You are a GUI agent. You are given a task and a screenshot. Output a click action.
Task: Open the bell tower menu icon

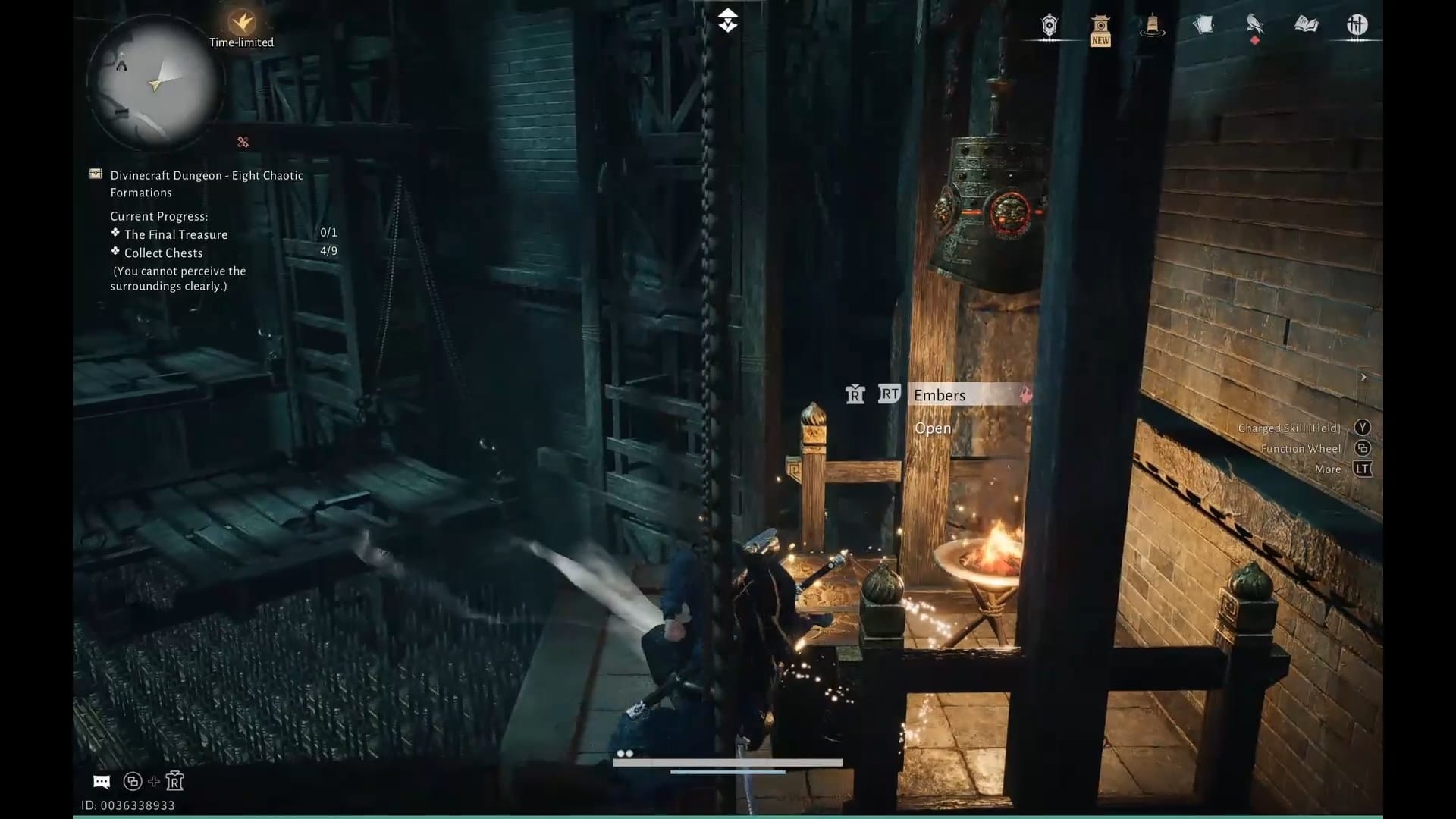pos(1152,27)
